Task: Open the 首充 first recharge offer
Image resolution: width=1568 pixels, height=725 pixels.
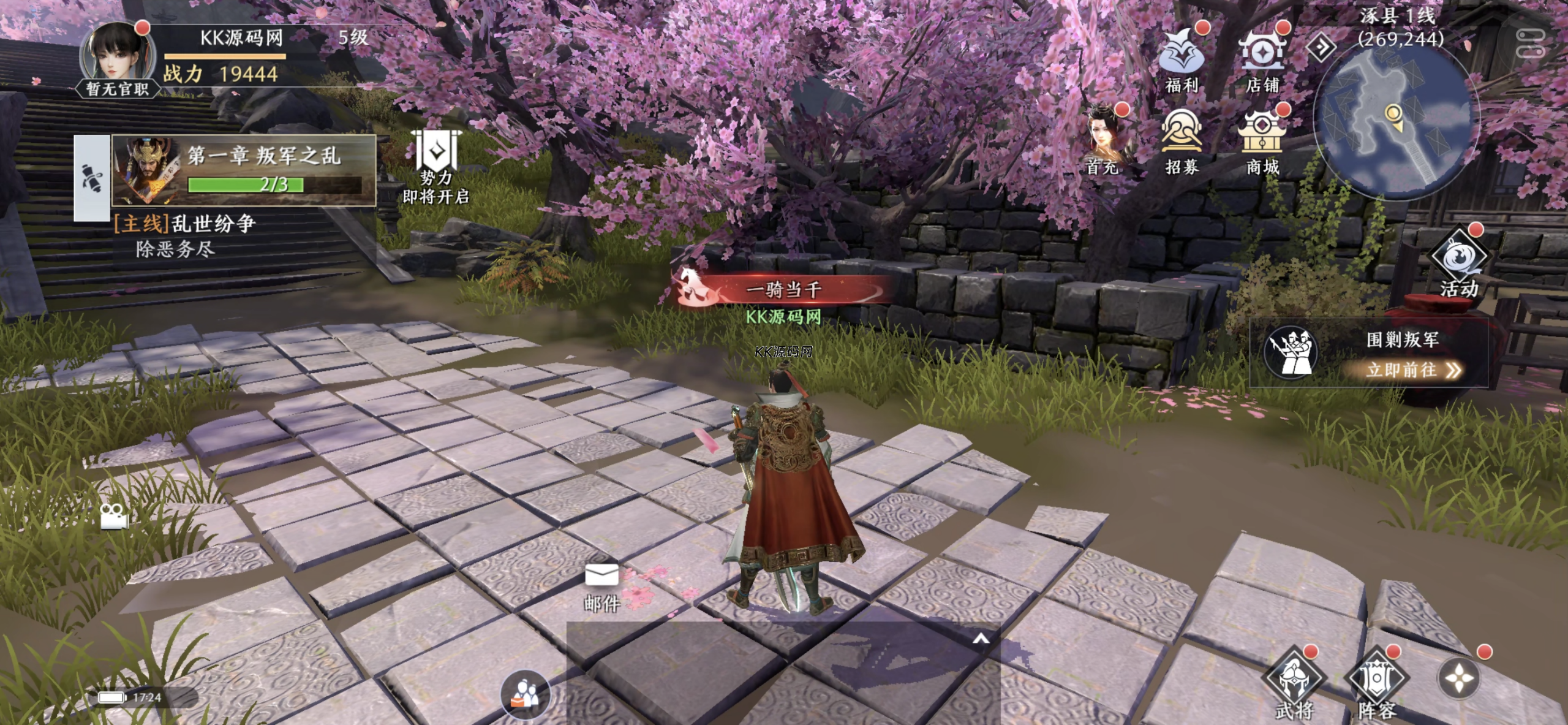Action: (x=1104, y=140)
